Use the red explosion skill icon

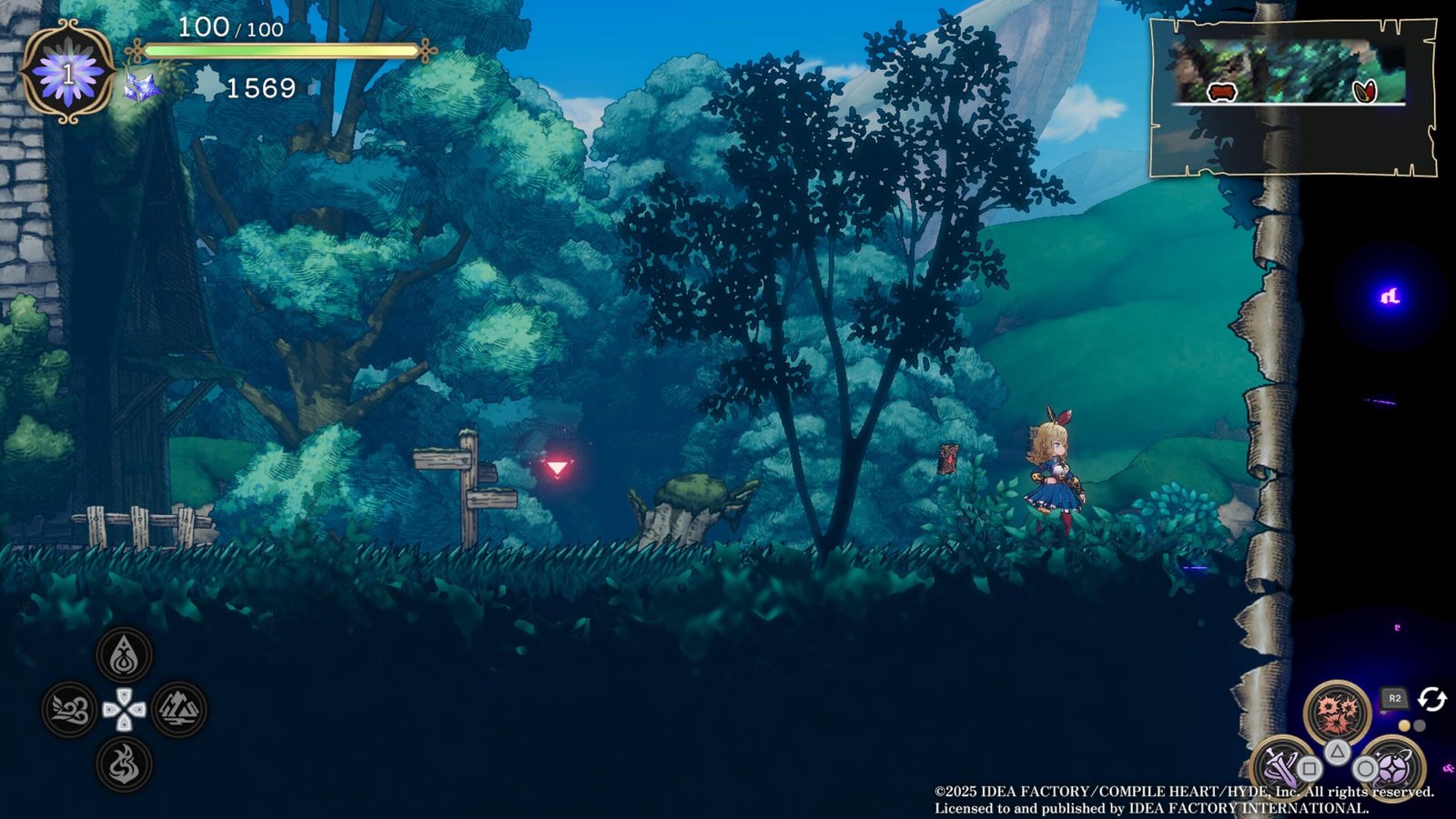pos(1337,713)
